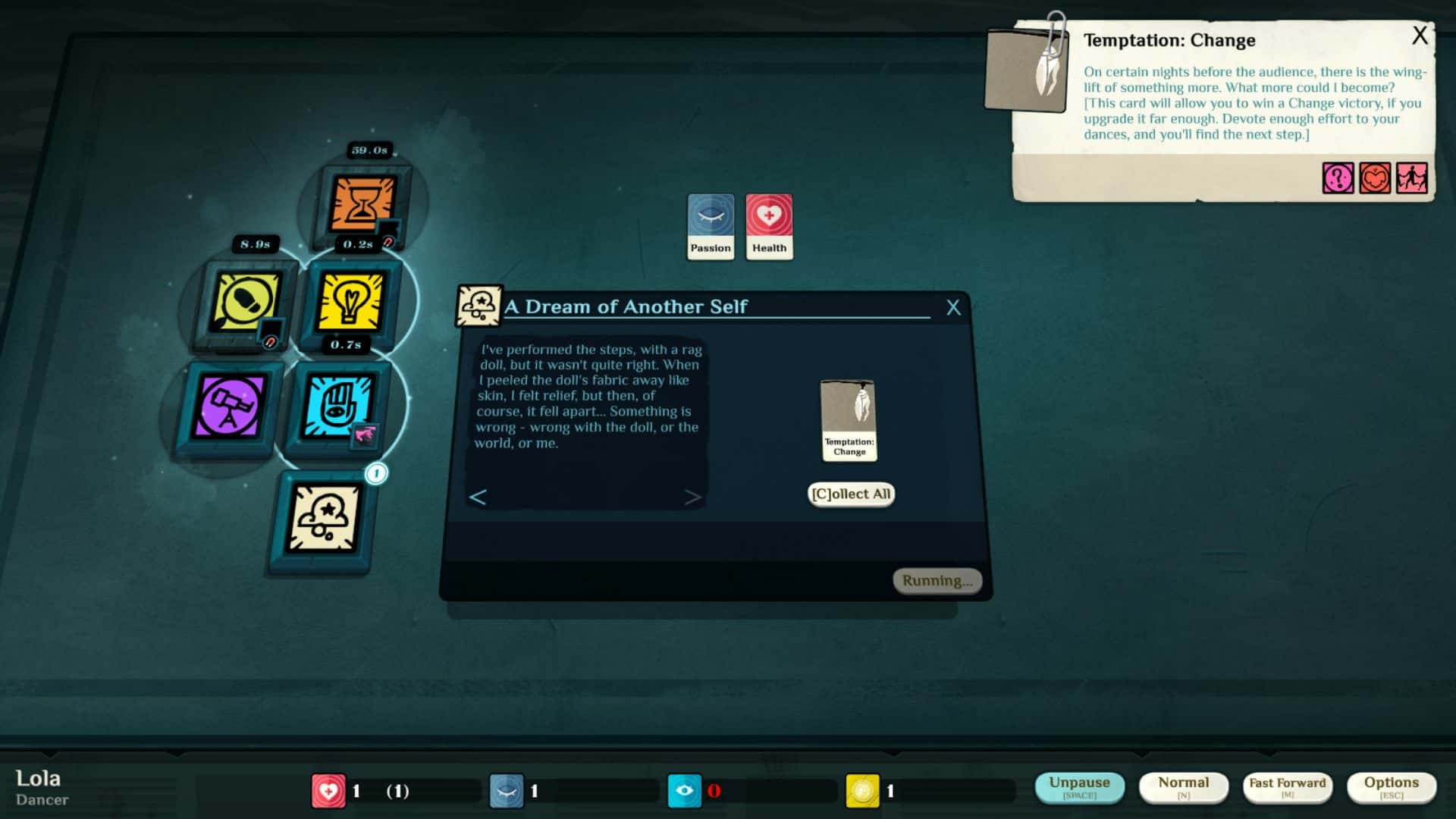Viewport: 1456px width, 819px height.
Task: Advance to next page with the right arrow
Action: [694, 498]
